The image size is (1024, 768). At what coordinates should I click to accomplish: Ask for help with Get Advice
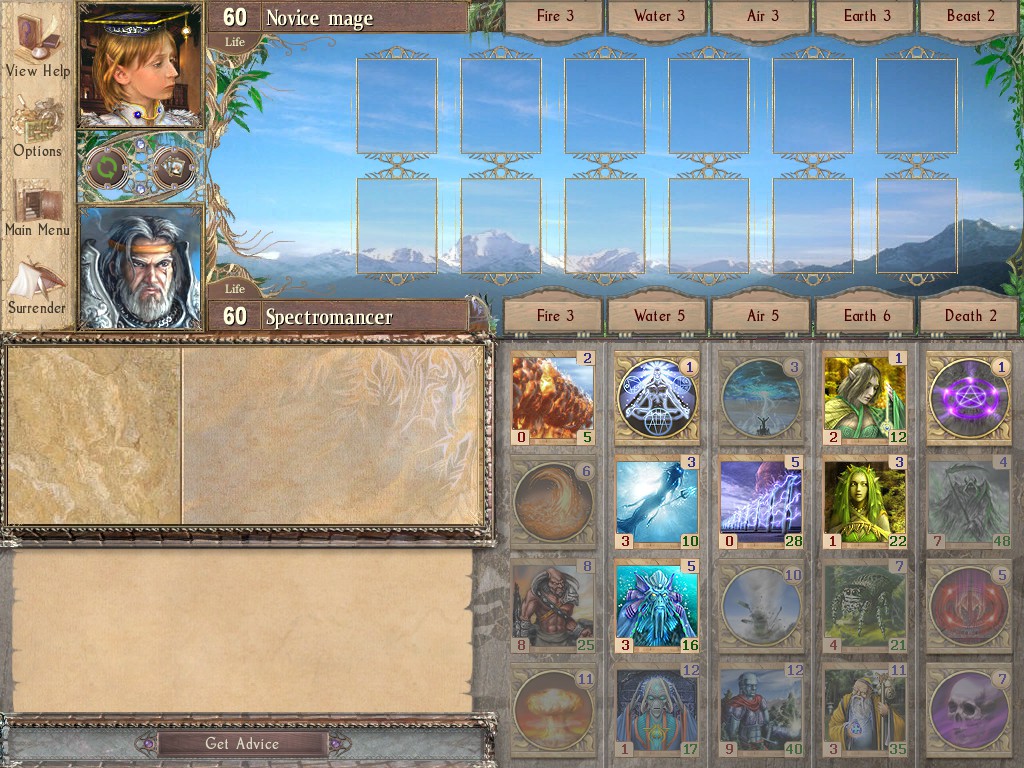[x=242, y=743]
